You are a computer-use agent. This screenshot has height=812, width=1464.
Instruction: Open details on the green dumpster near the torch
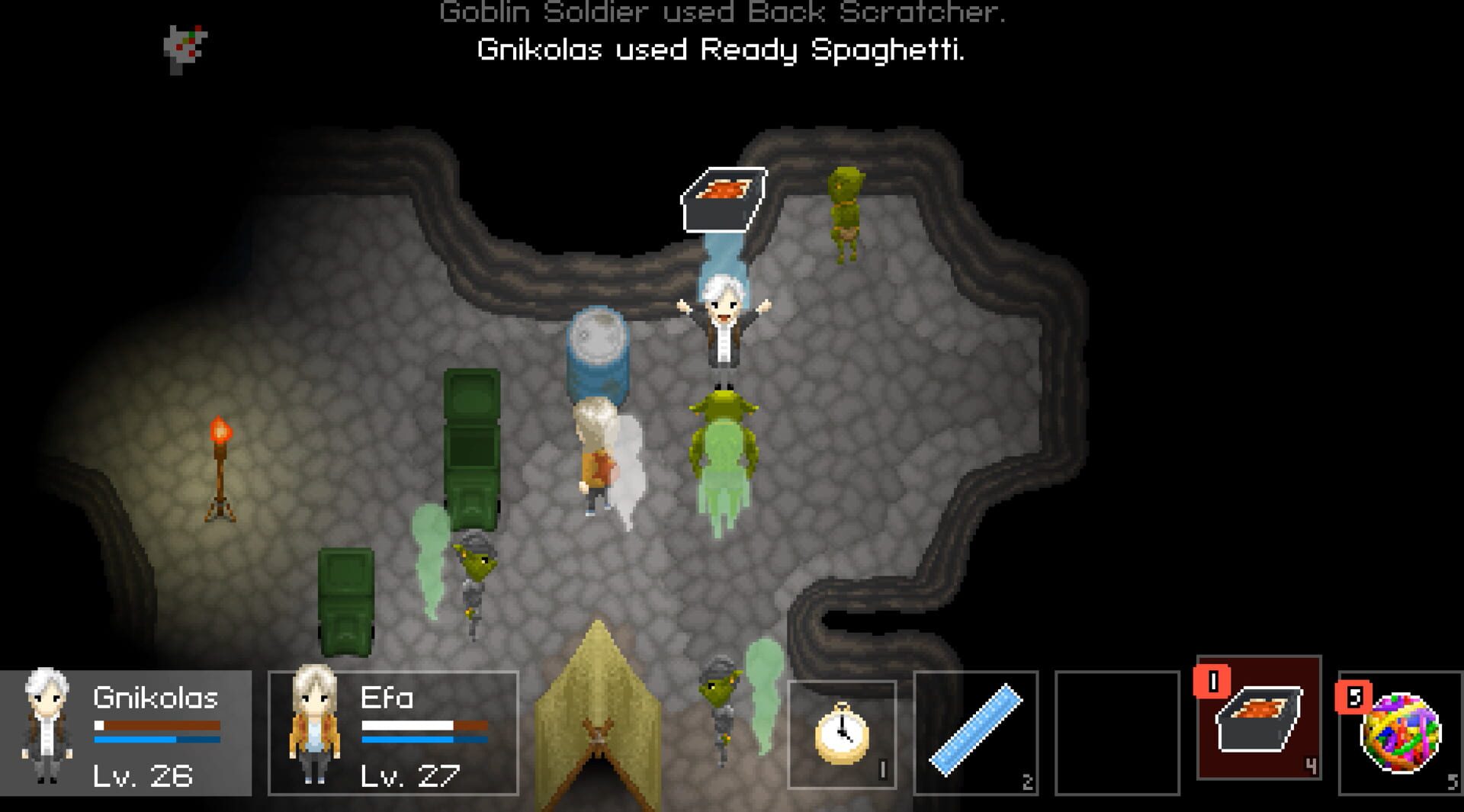347,602
